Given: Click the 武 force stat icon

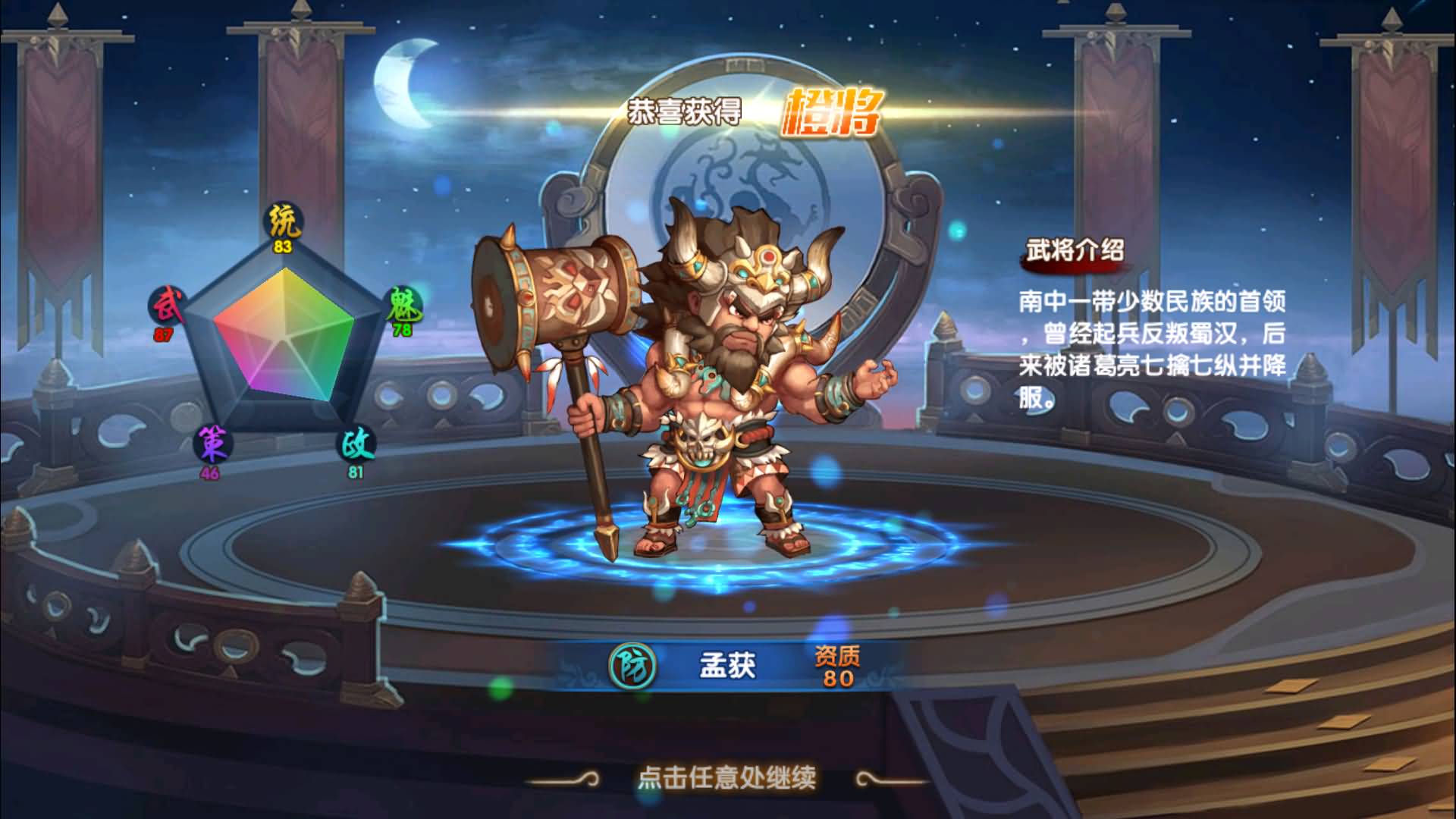Looking at the screenshot, I should pos(168,307).
